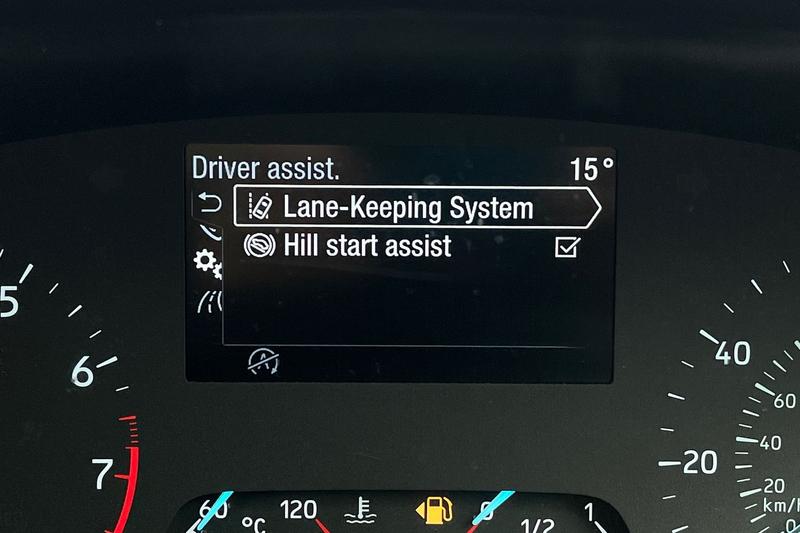The width and height of the screenshot is (800, 533).
Task: Open the gear settings icon
Action: coord(207,263)
